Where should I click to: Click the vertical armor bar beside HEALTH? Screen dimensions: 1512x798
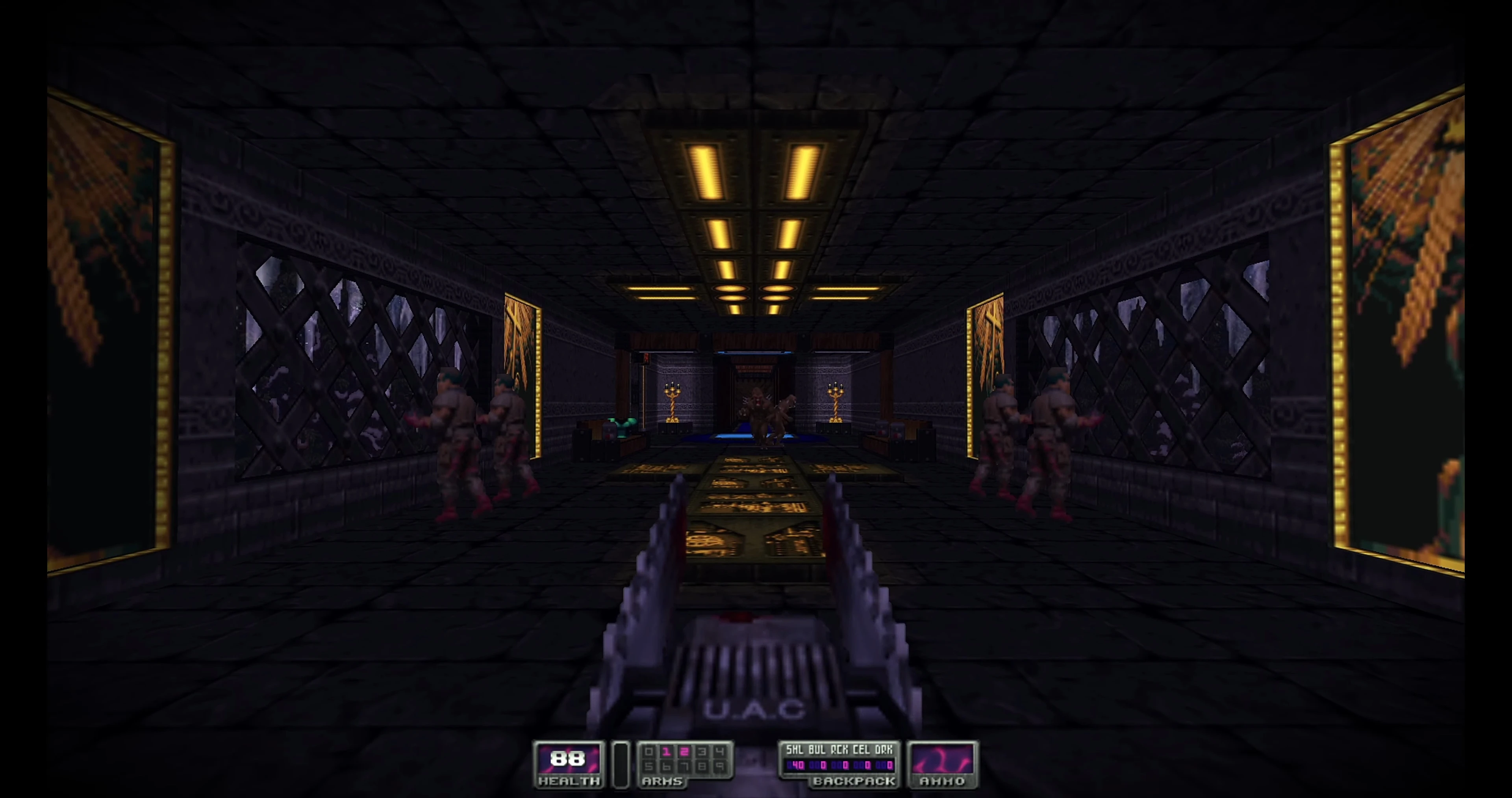click(621, 763)
